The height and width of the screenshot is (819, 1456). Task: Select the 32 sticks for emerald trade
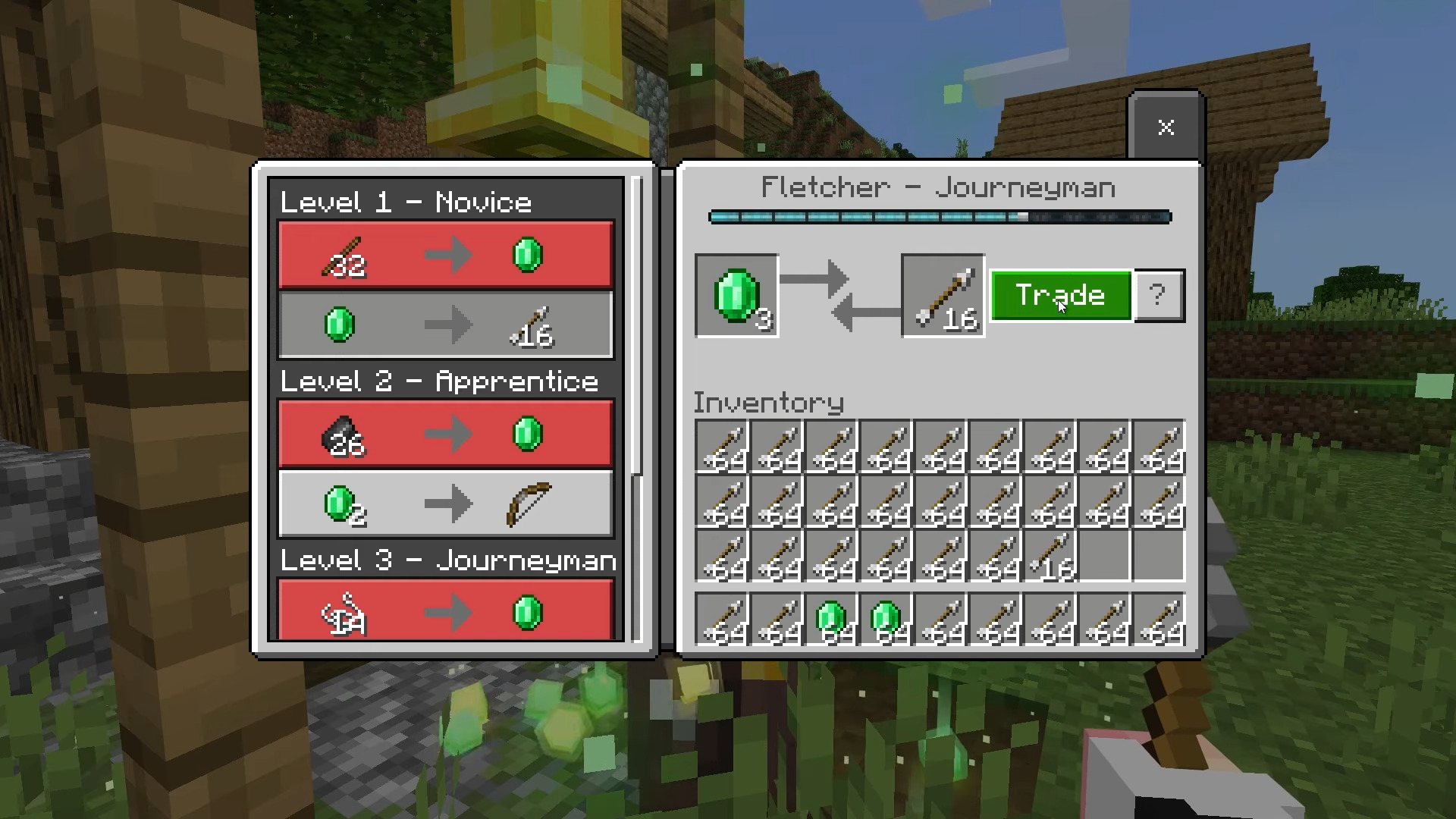click(446, 255)
